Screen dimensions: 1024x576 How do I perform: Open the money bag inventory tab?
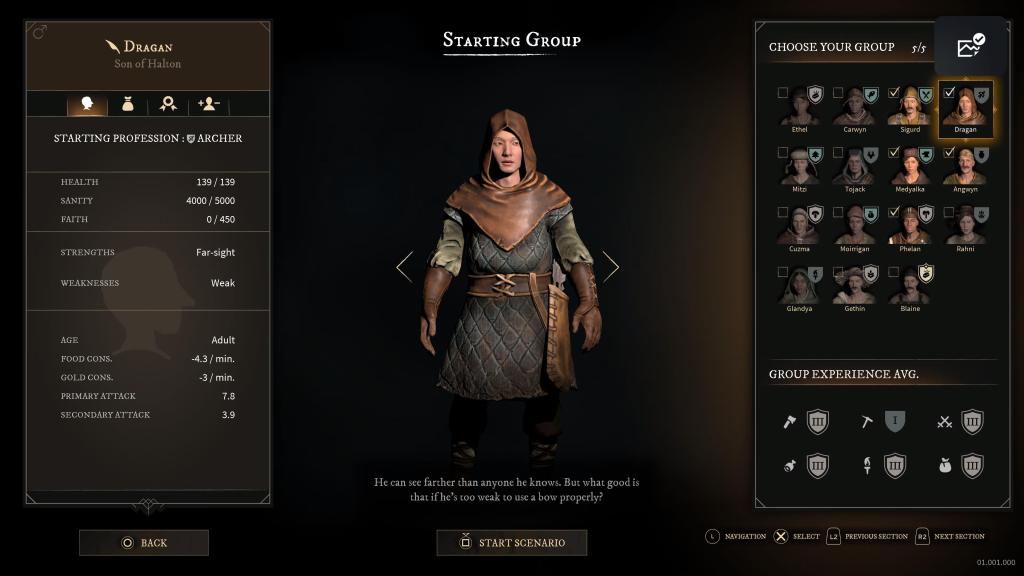point(128,104)
